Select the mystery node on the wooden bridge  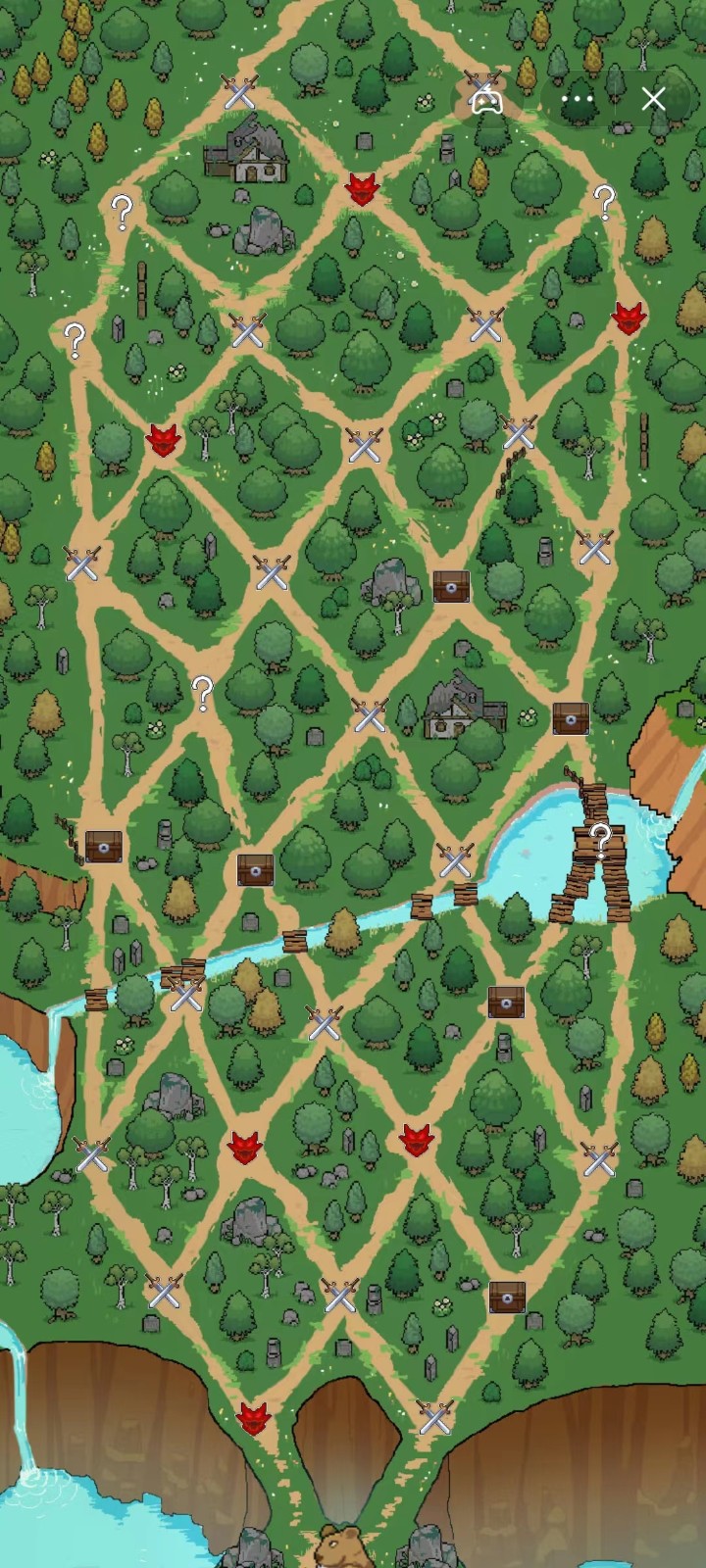600,839
